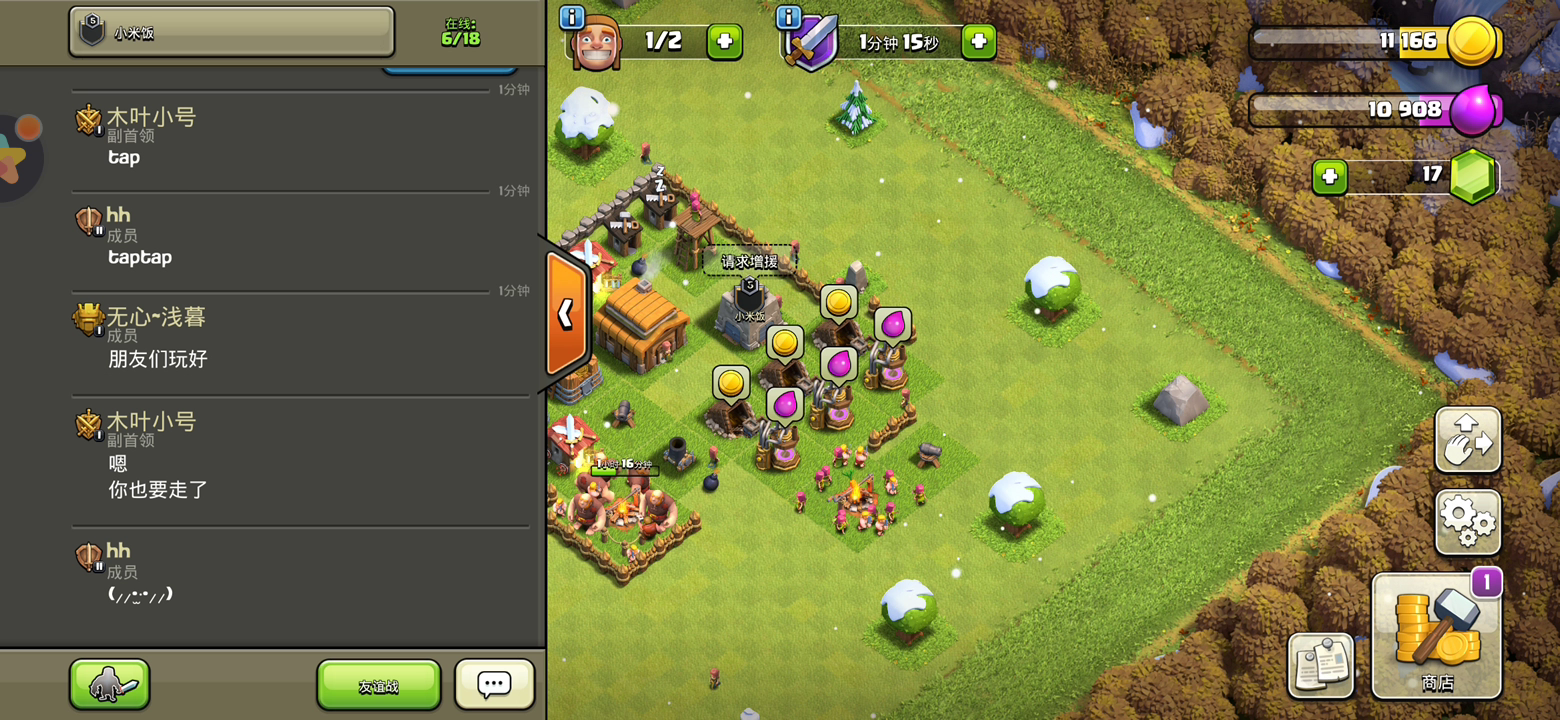Add a builder with green plus

724,42
